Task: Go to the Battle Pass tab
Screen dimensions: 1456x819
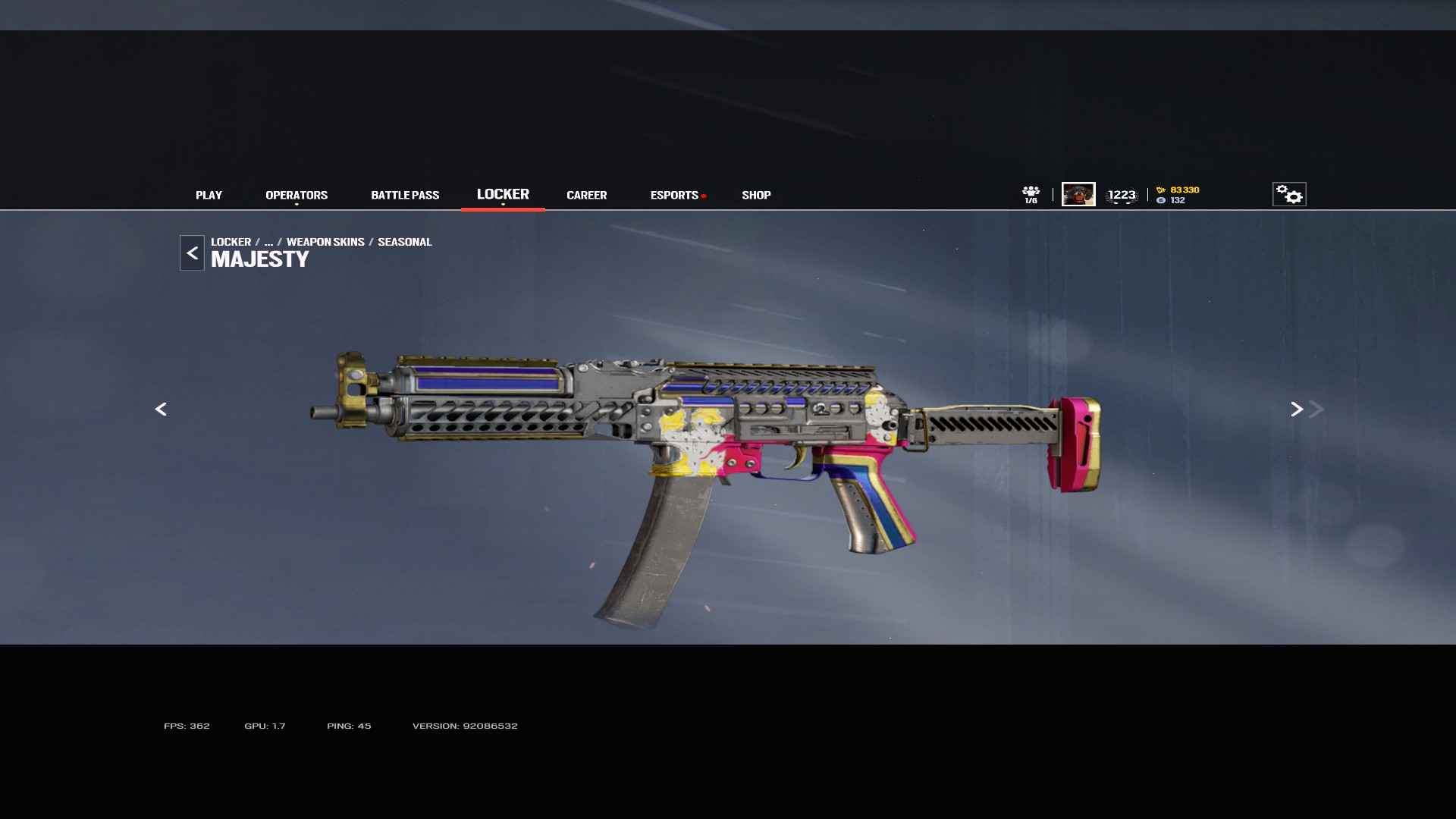Action: point(405,195)
